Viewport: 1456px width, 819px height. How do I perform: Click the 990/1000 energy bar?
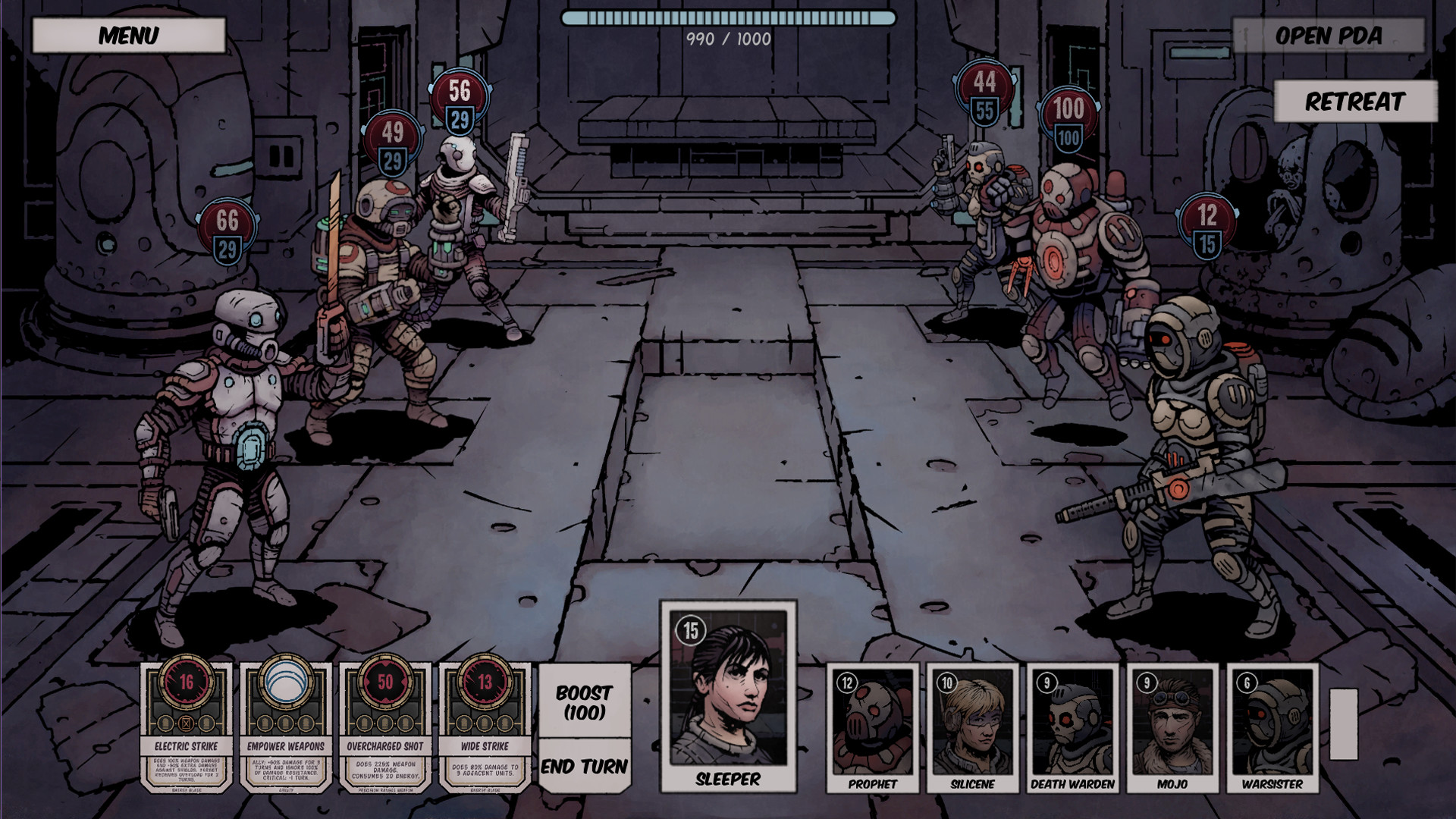tap(727, 15)
